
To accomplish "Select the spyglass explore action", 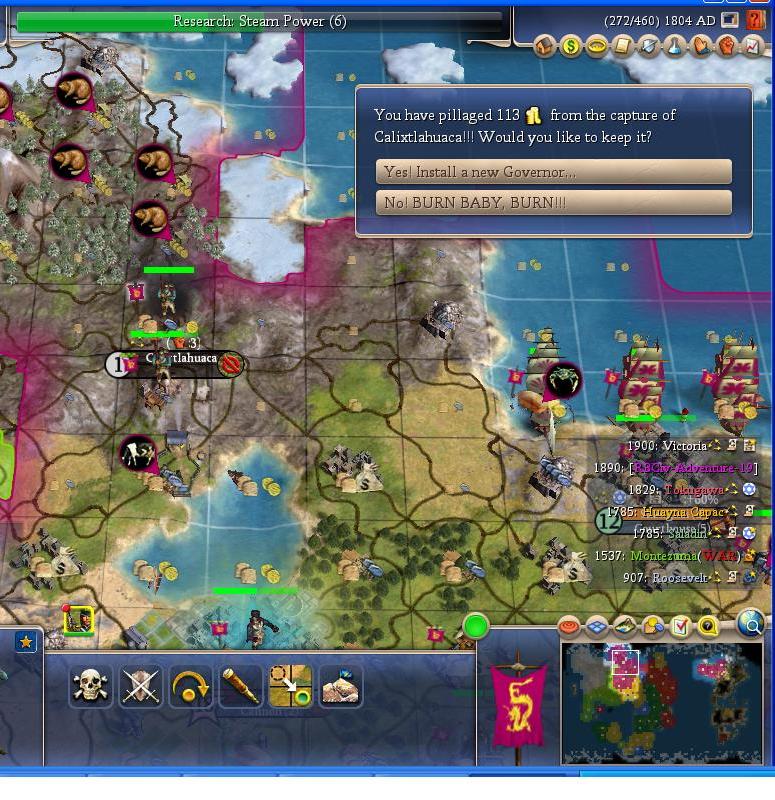I will (x=240, y=686).
